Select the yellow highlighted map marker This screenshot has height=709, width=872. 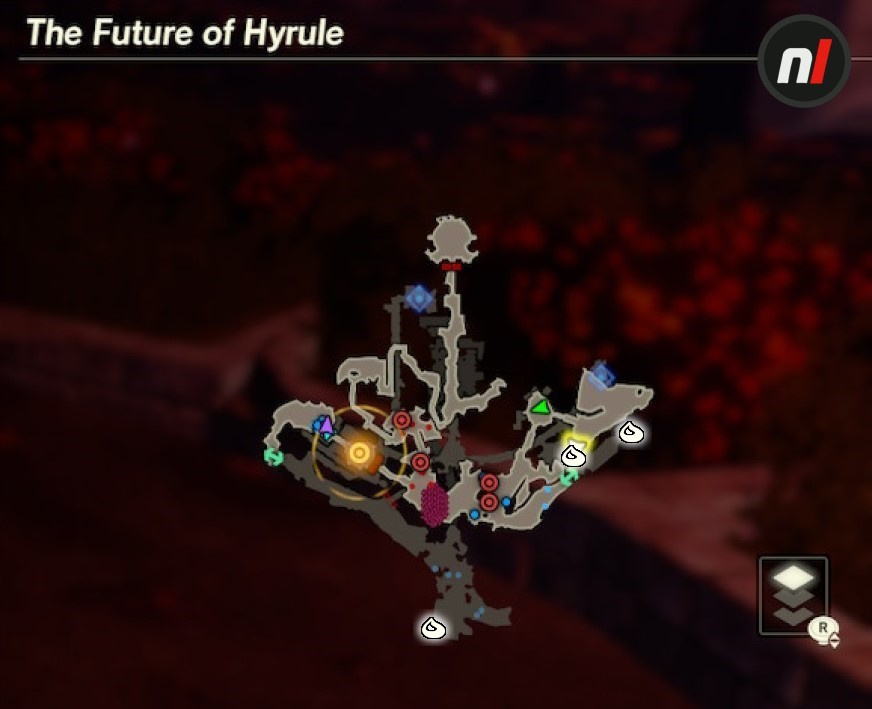click(x=577, y=441)
